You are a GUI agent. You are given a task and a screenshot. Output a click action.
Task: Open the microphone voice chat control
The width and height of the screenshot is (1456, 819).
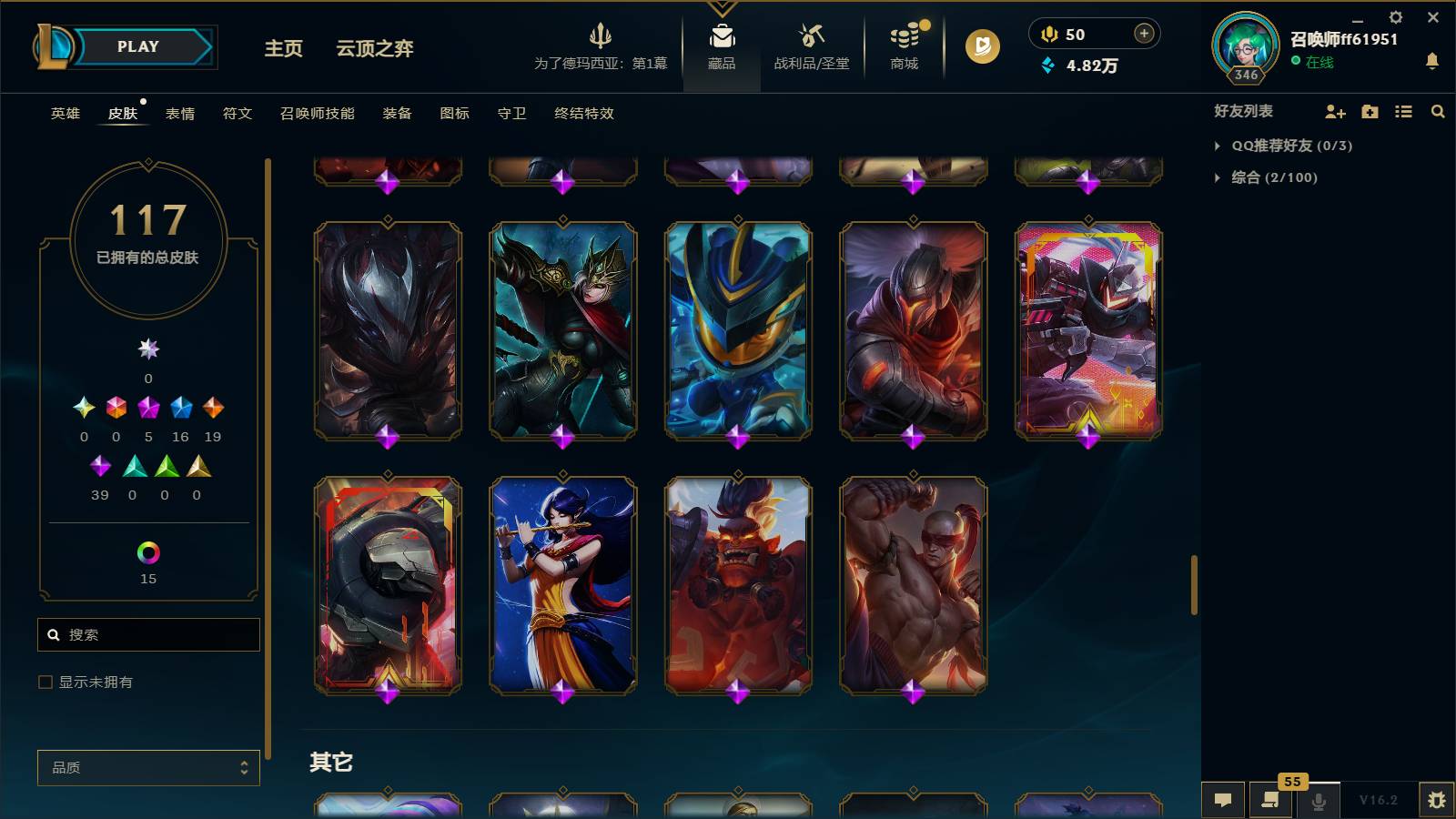(x=1317, y=800)
